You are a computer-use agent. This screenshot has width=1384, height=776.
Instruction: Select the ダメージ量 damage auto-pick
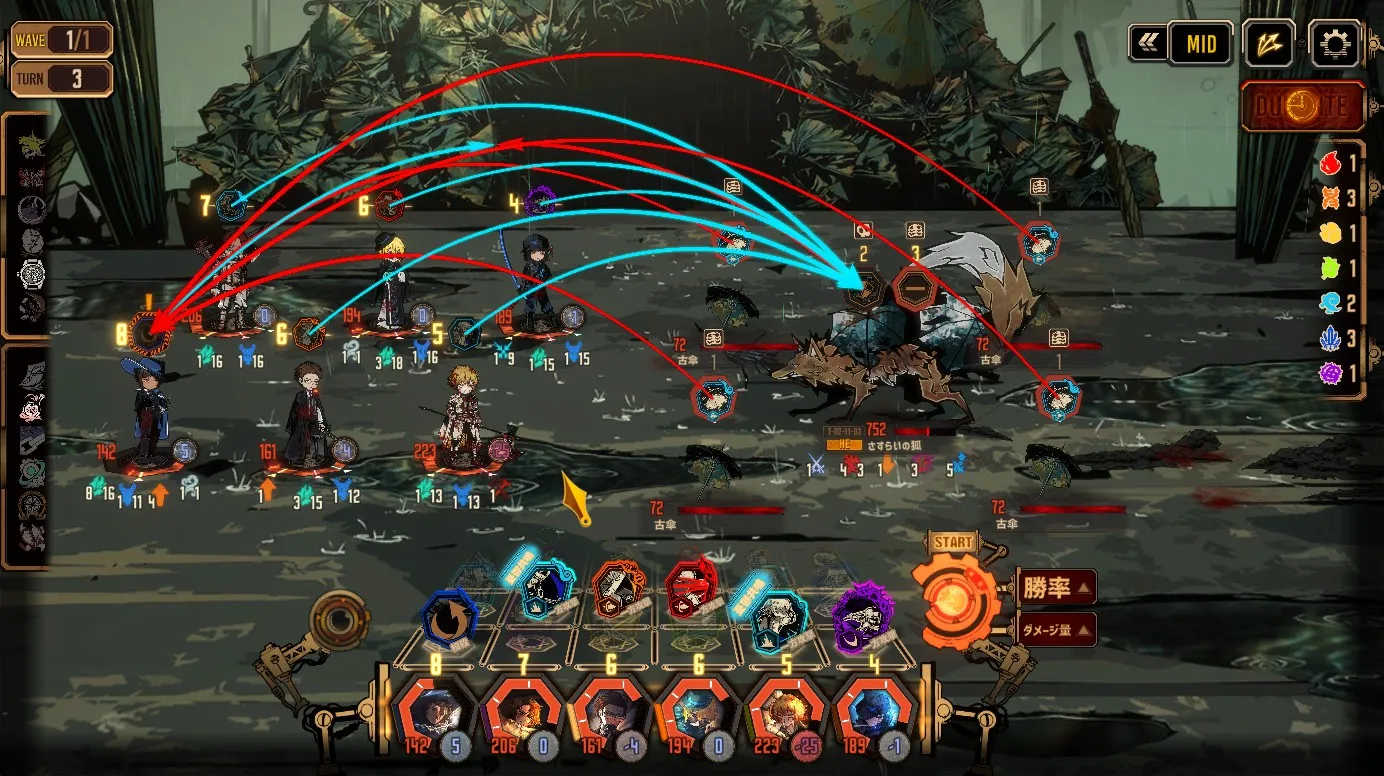click(x=1056, y=630)
